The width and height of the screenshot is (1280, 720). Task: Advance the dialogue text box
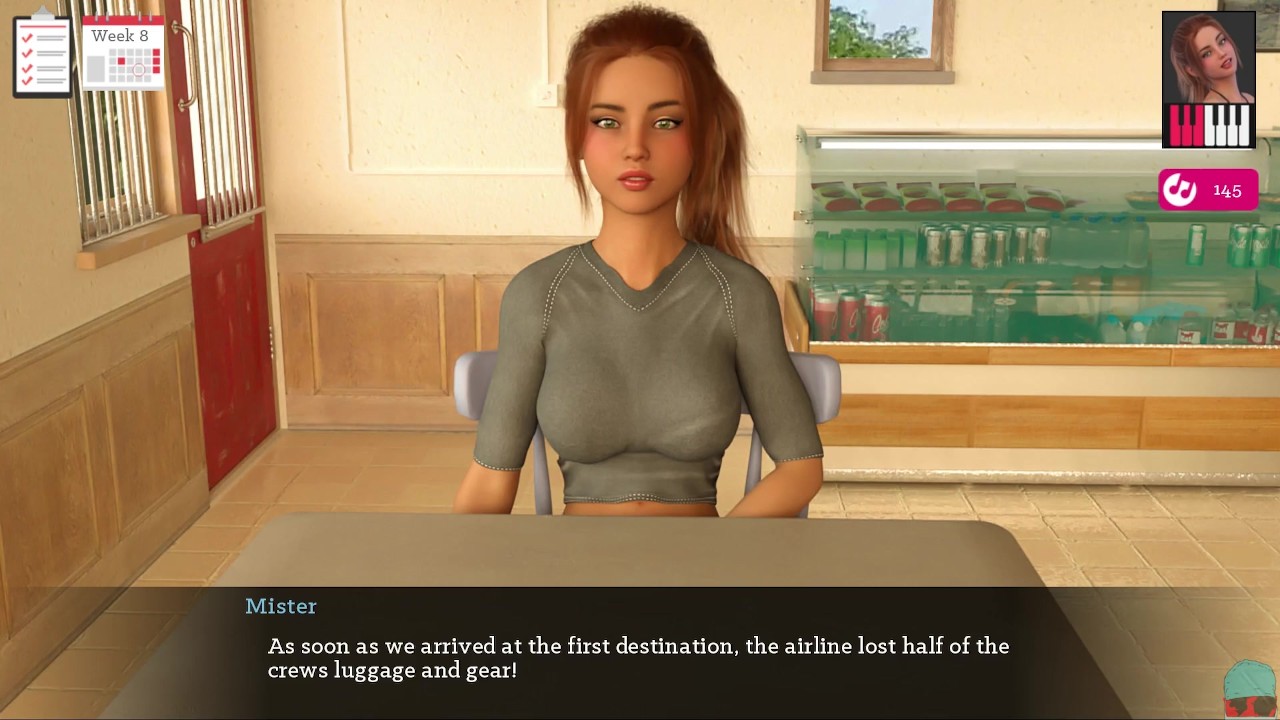click(x=638, y=657)
